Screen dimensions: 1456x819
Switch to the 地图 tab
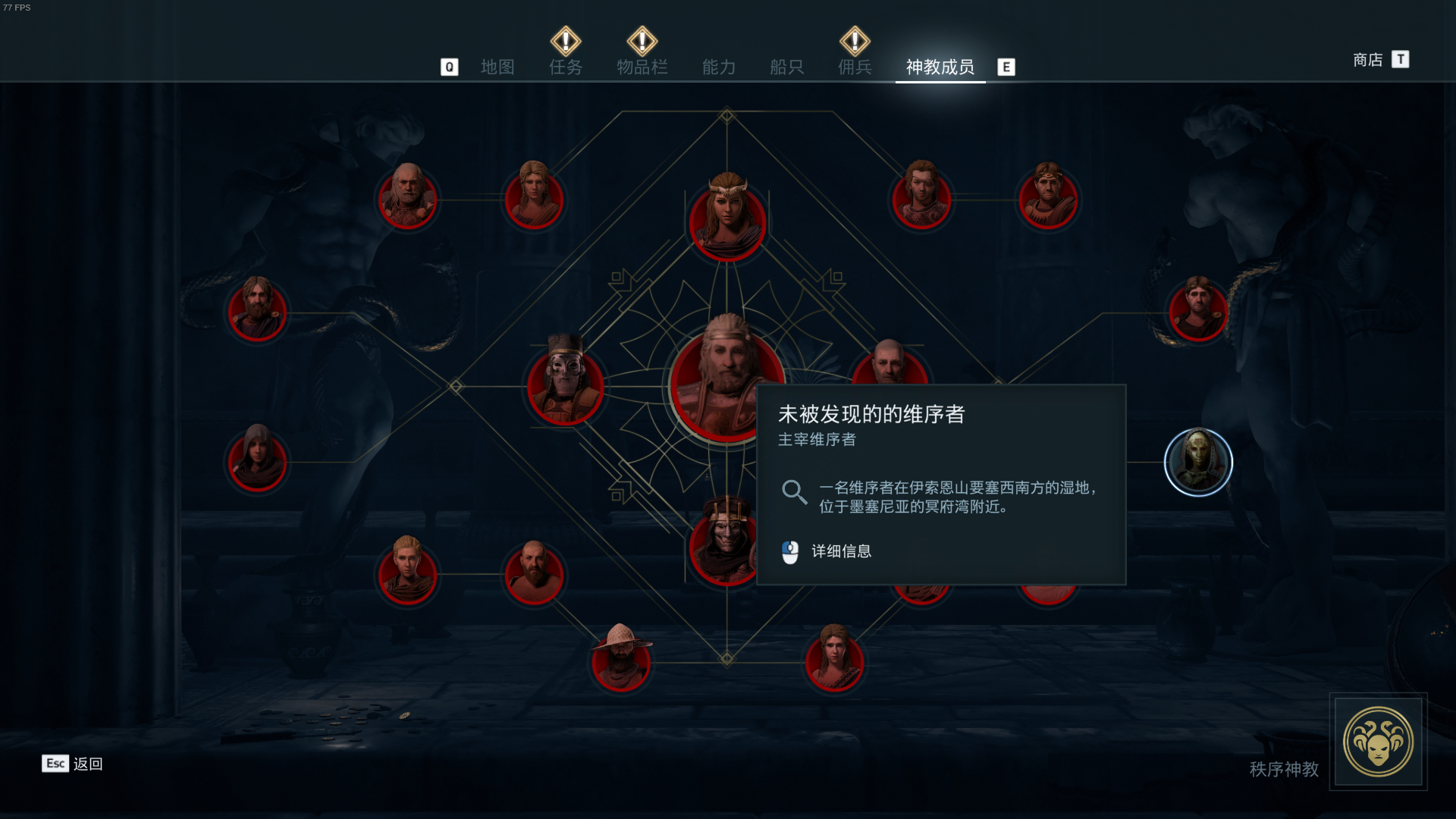[x=497, y=67]
